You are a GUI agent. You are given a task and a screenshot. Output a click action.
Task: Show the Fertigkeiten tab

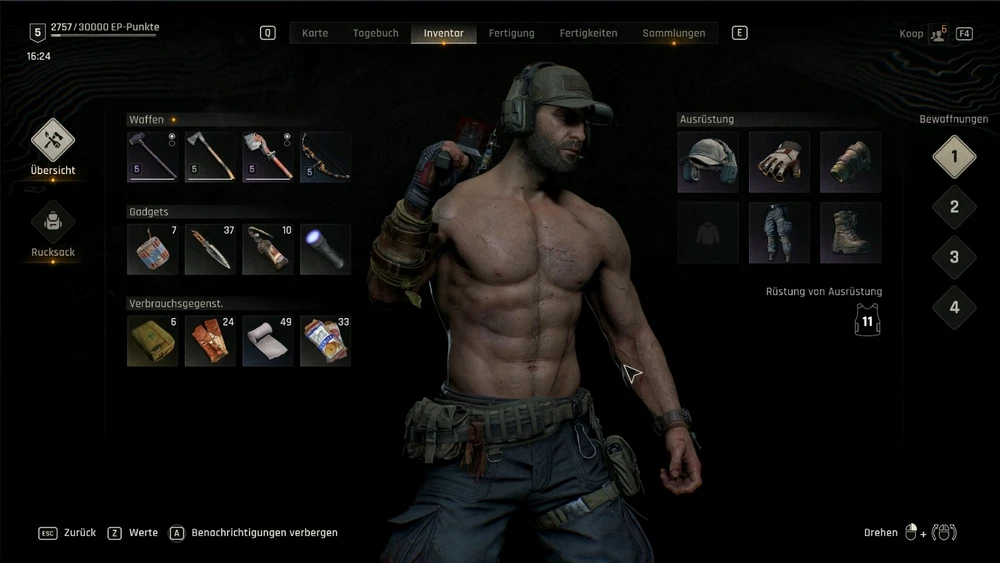588,33
